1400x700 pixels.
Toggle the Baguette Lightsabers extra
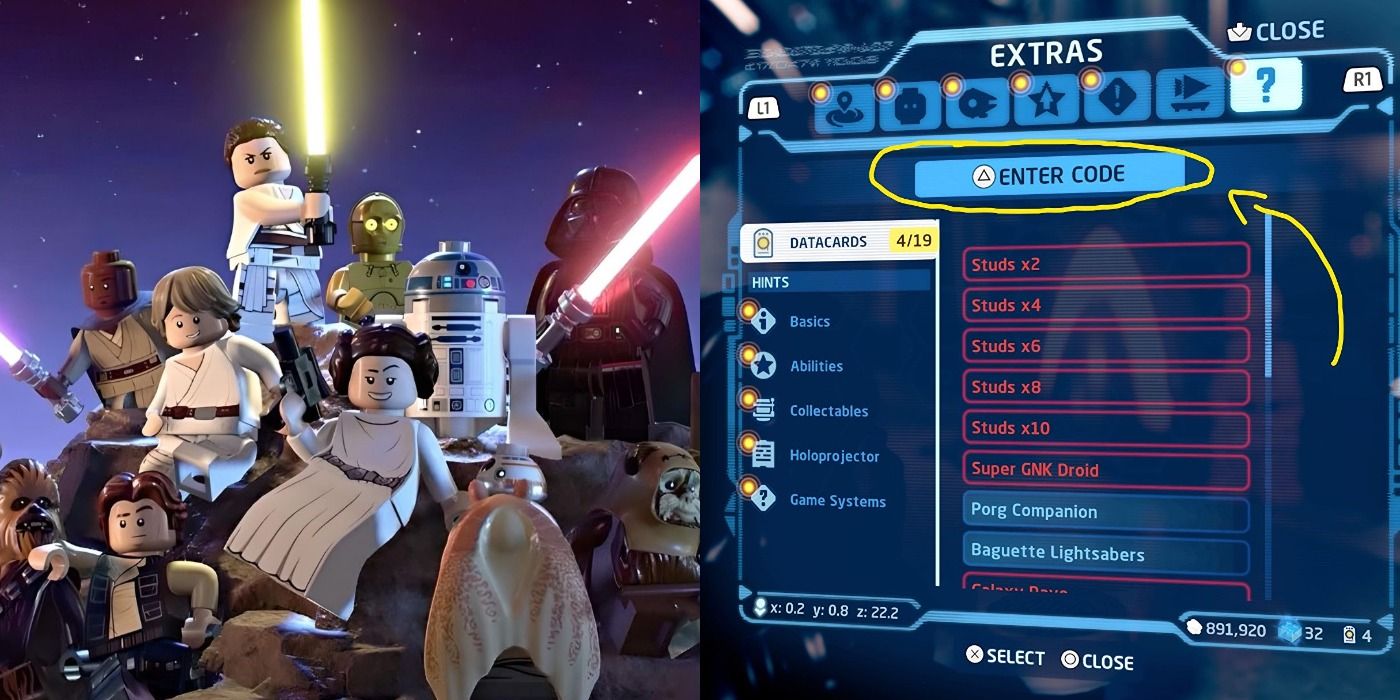(1106, 553)
